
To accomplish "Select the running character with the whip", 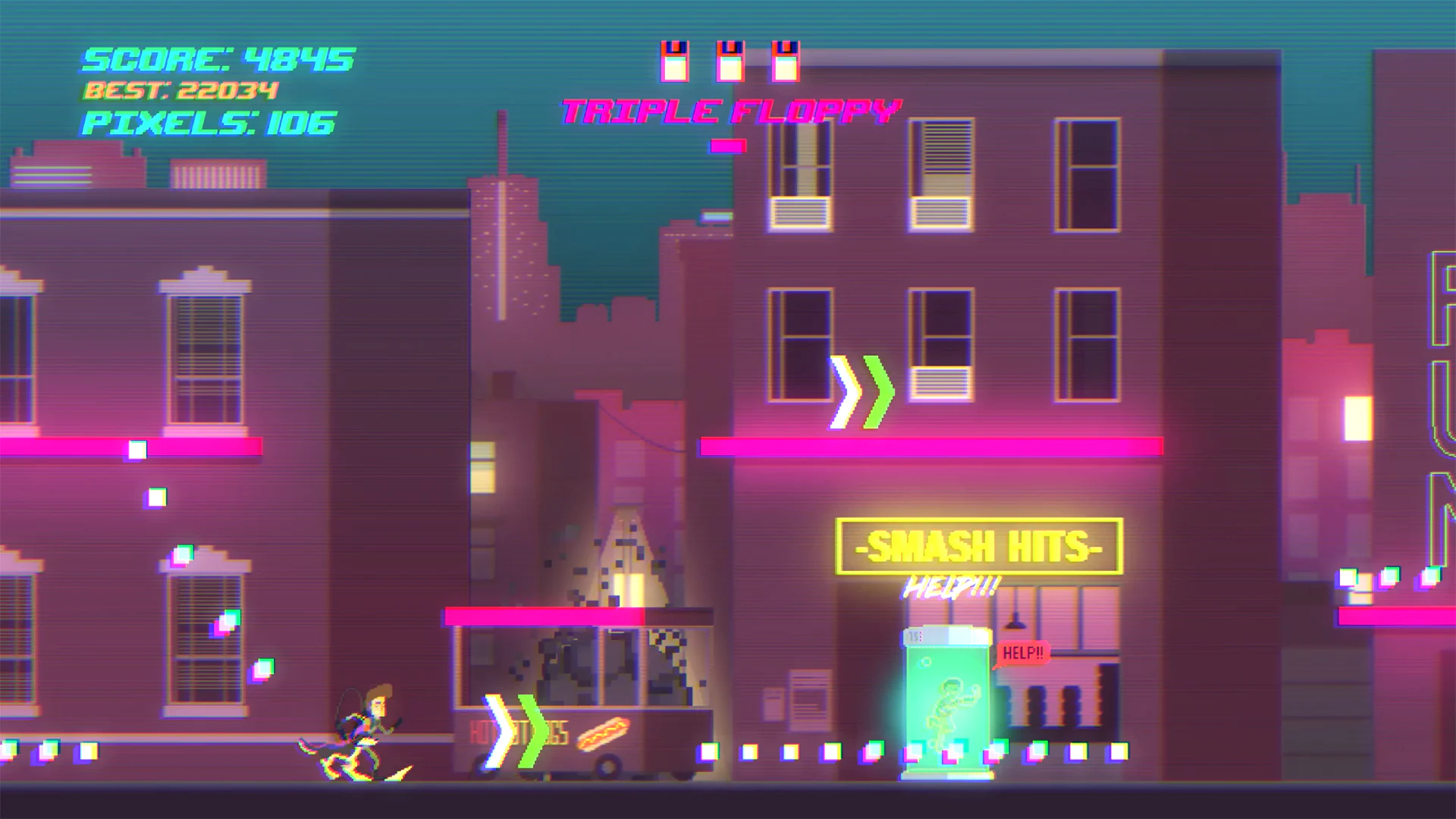I will (x=364, y=732).
